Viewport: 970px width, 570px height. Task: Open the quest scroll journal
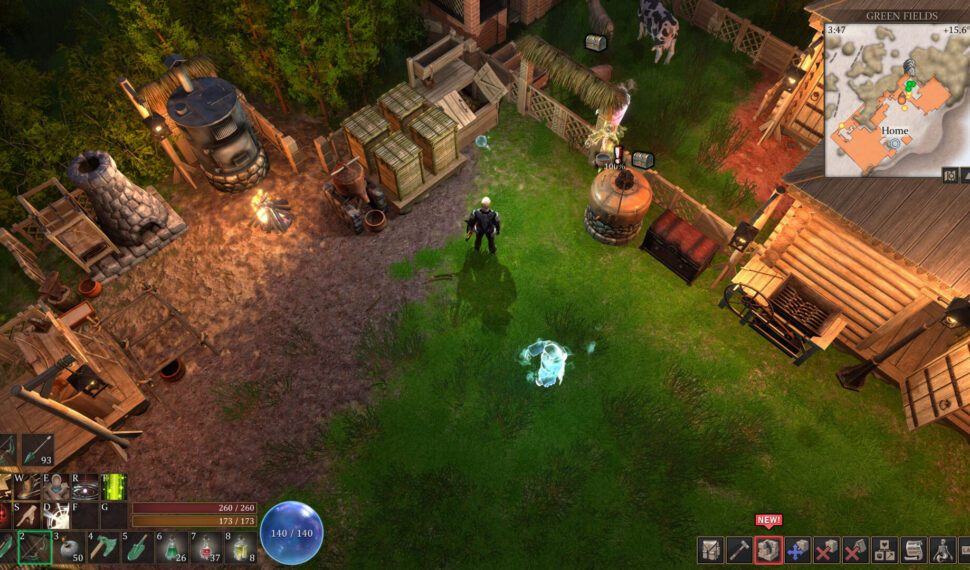(x=913, y=549)
